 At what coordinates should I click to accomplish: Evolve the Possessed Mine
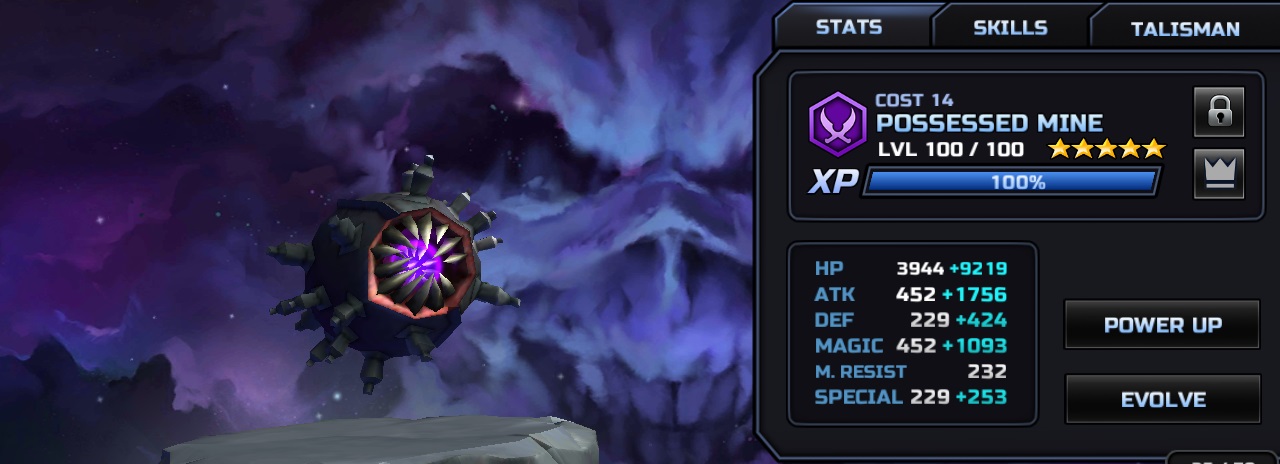1162,399
